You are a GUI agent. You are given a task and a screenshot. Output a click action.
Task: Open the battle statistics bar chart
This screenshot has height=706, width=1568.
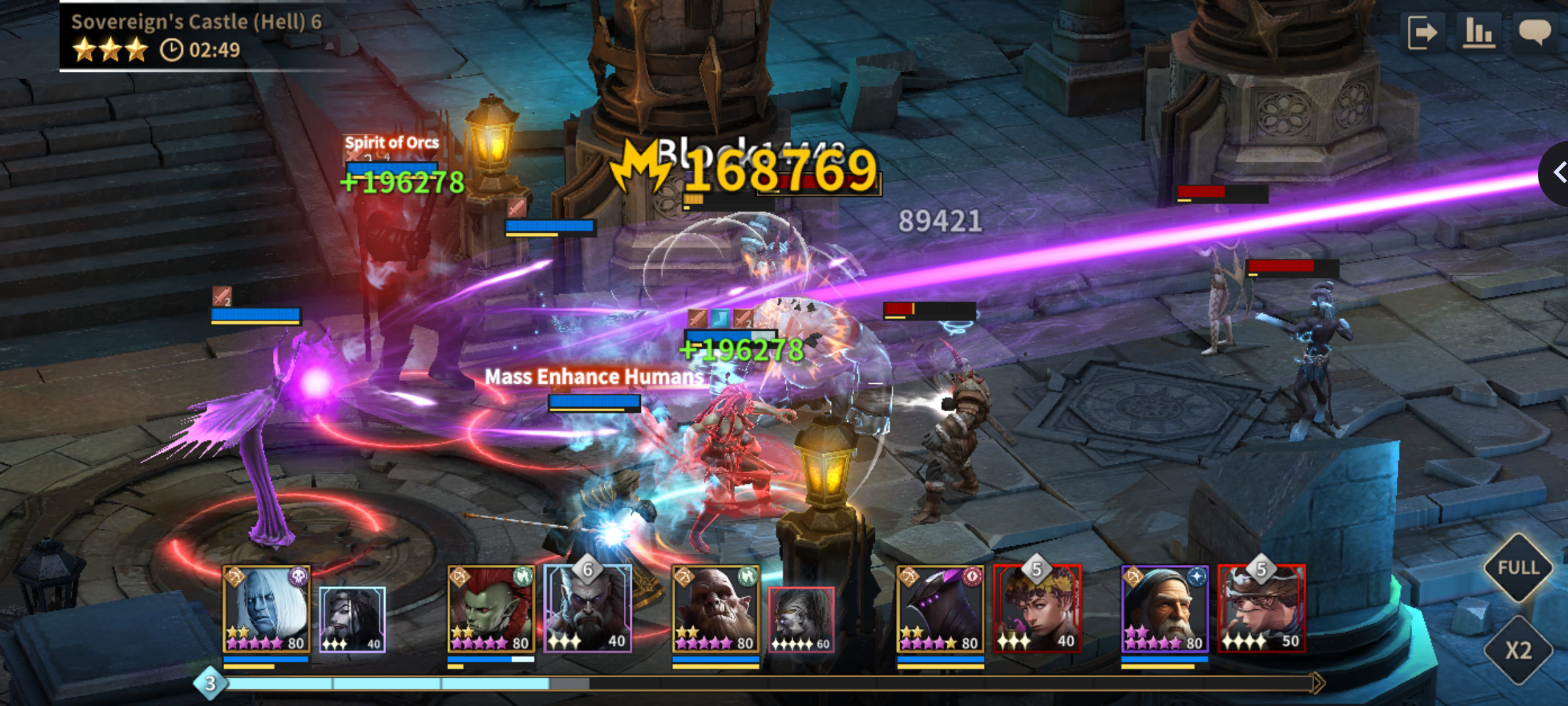tap(1479, 33)
